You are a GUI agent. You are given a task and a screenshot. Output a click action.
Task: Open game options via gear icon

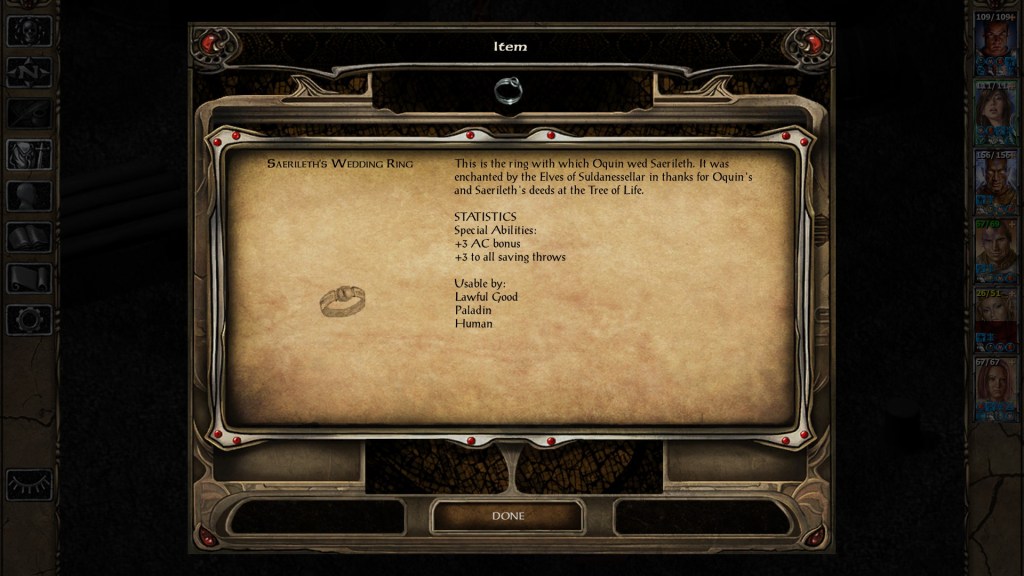click(29, 320)
